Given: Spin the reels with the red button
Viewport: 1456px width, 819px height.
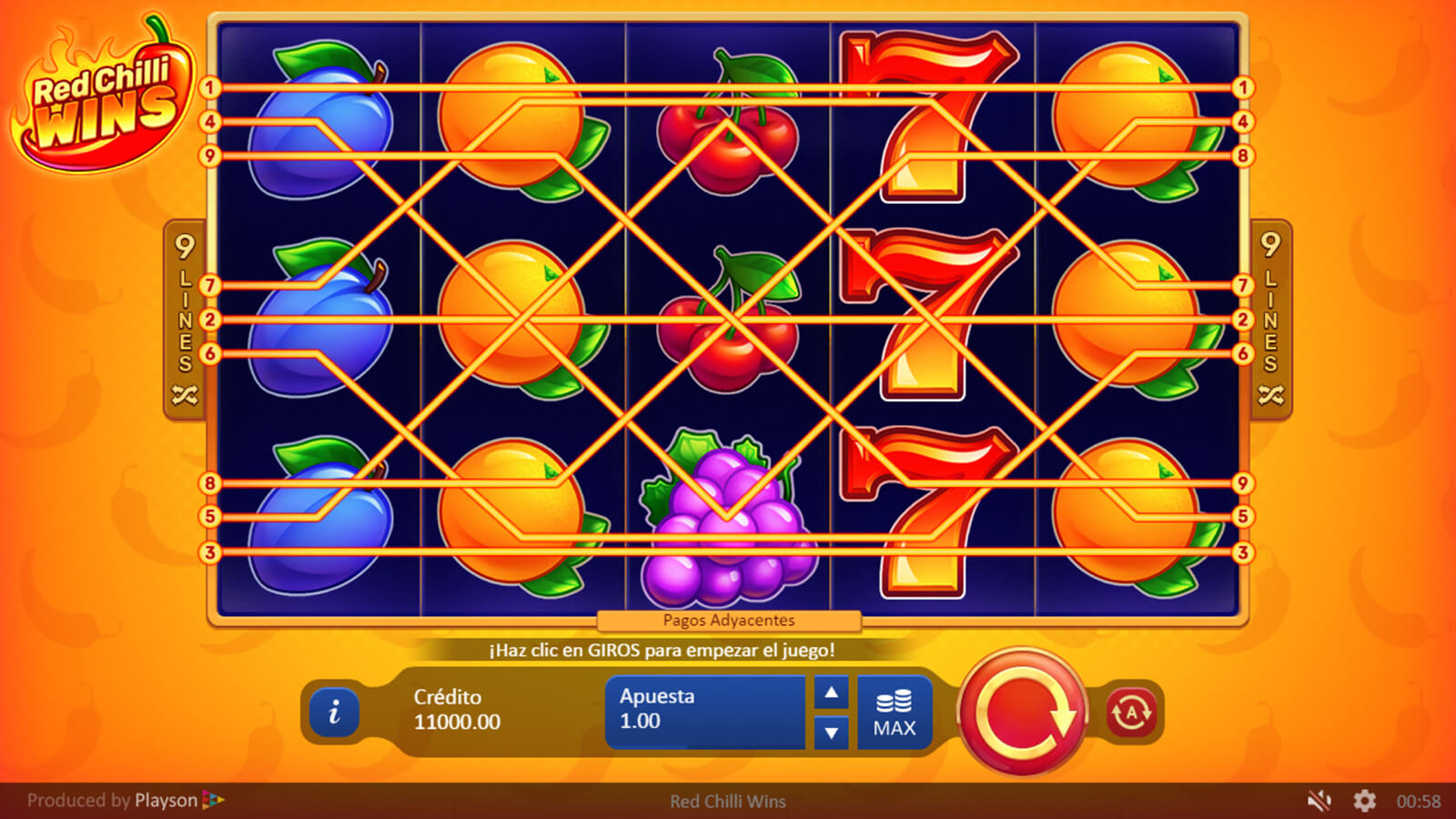Looking at the screenshot, I should coord(1023,712).
